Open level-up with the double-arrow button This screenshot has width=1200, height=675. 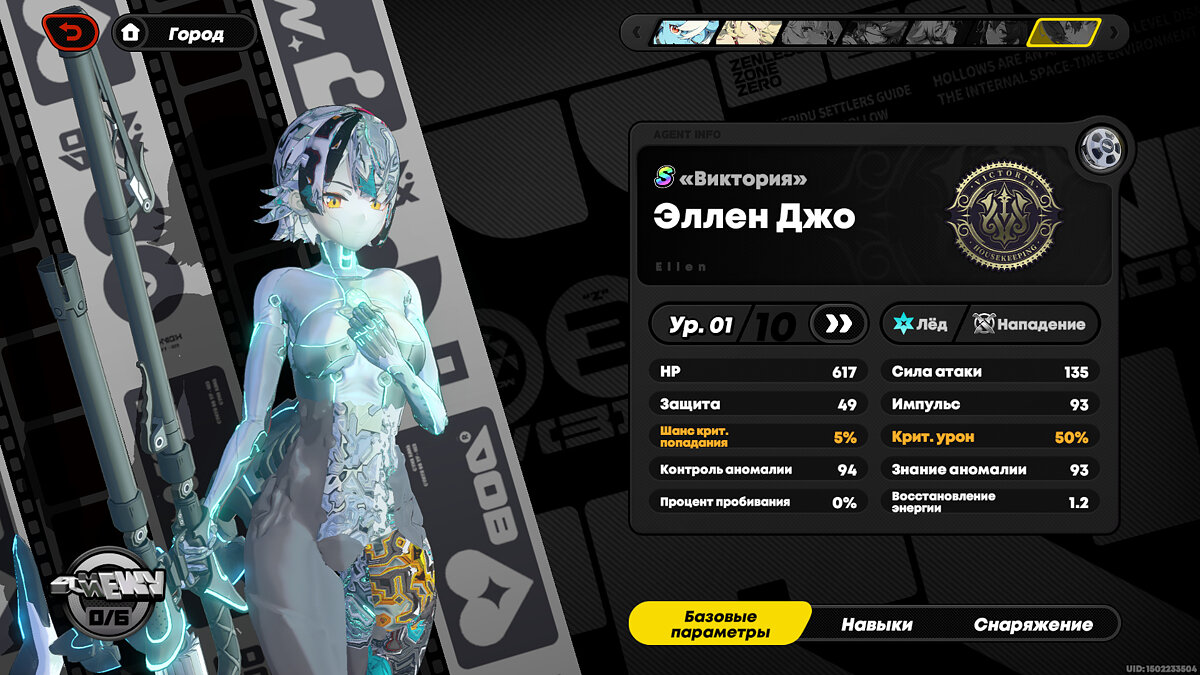pyautogui.click(x=838, y=324)
